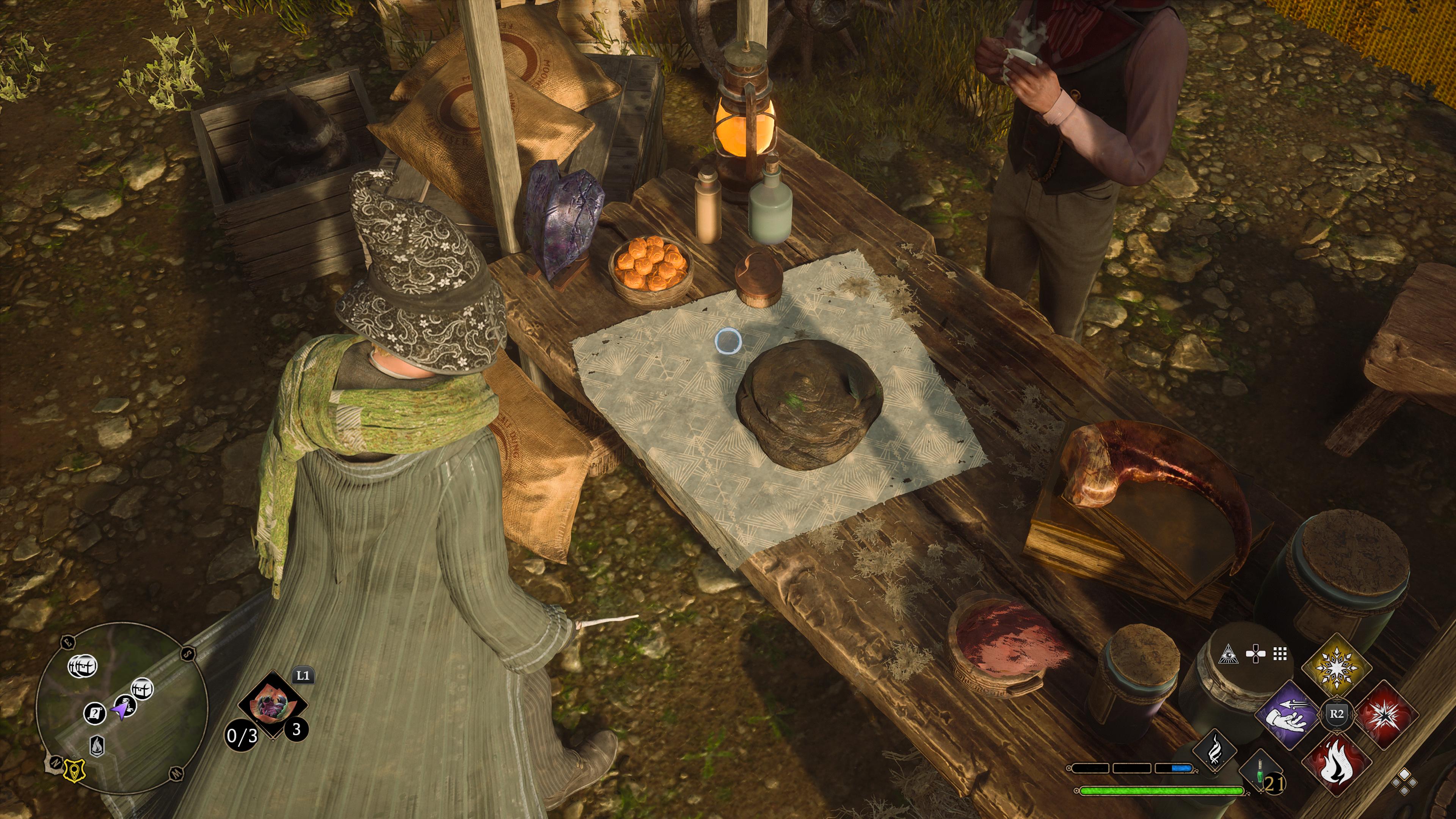This screenshot has width=1456, height=819.
Task: Choose the Incendio flame spell
Action: click(1336, 761)
